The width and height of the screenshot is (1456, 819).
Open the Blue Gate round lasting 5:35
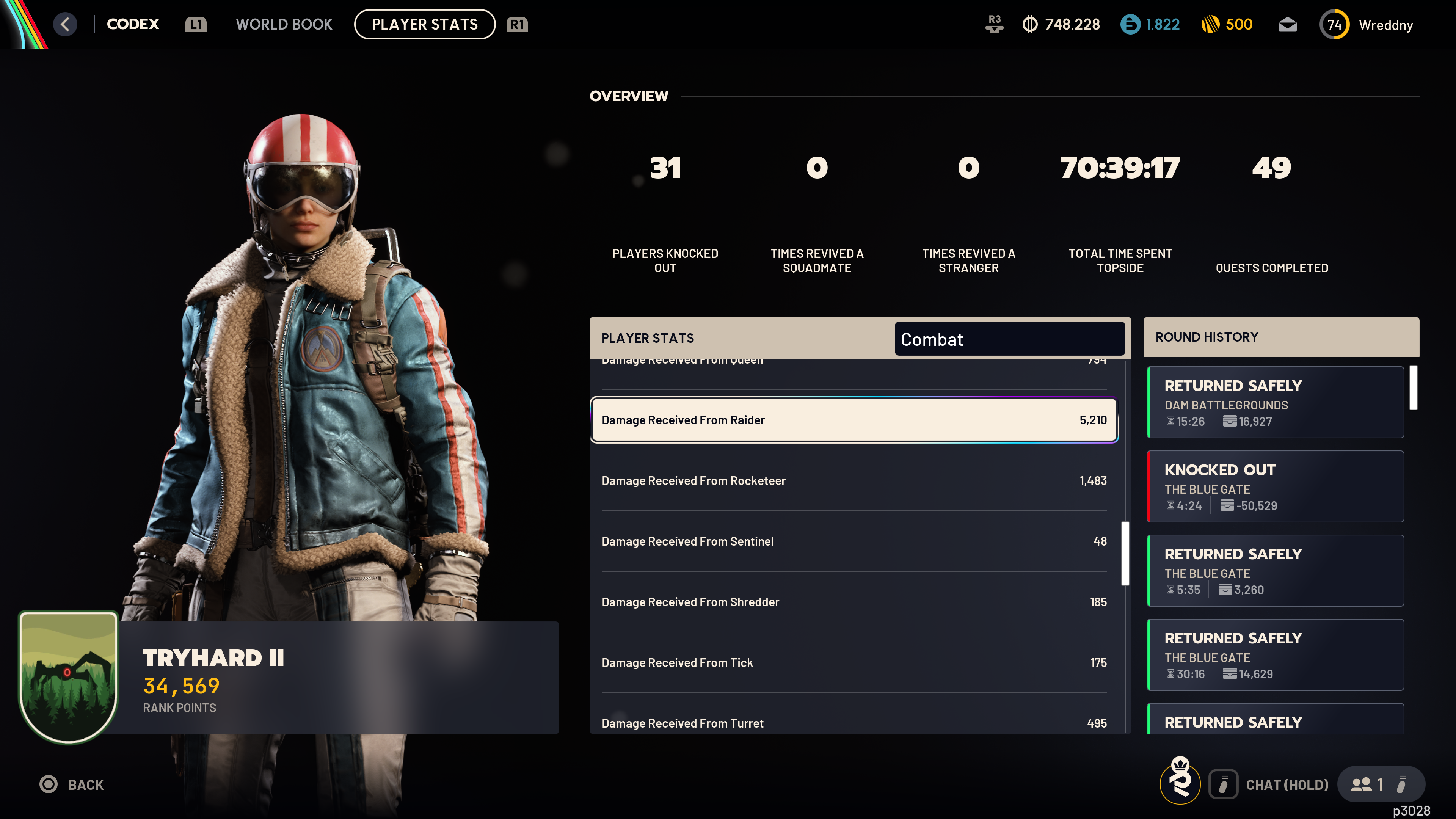point(1275,571)
